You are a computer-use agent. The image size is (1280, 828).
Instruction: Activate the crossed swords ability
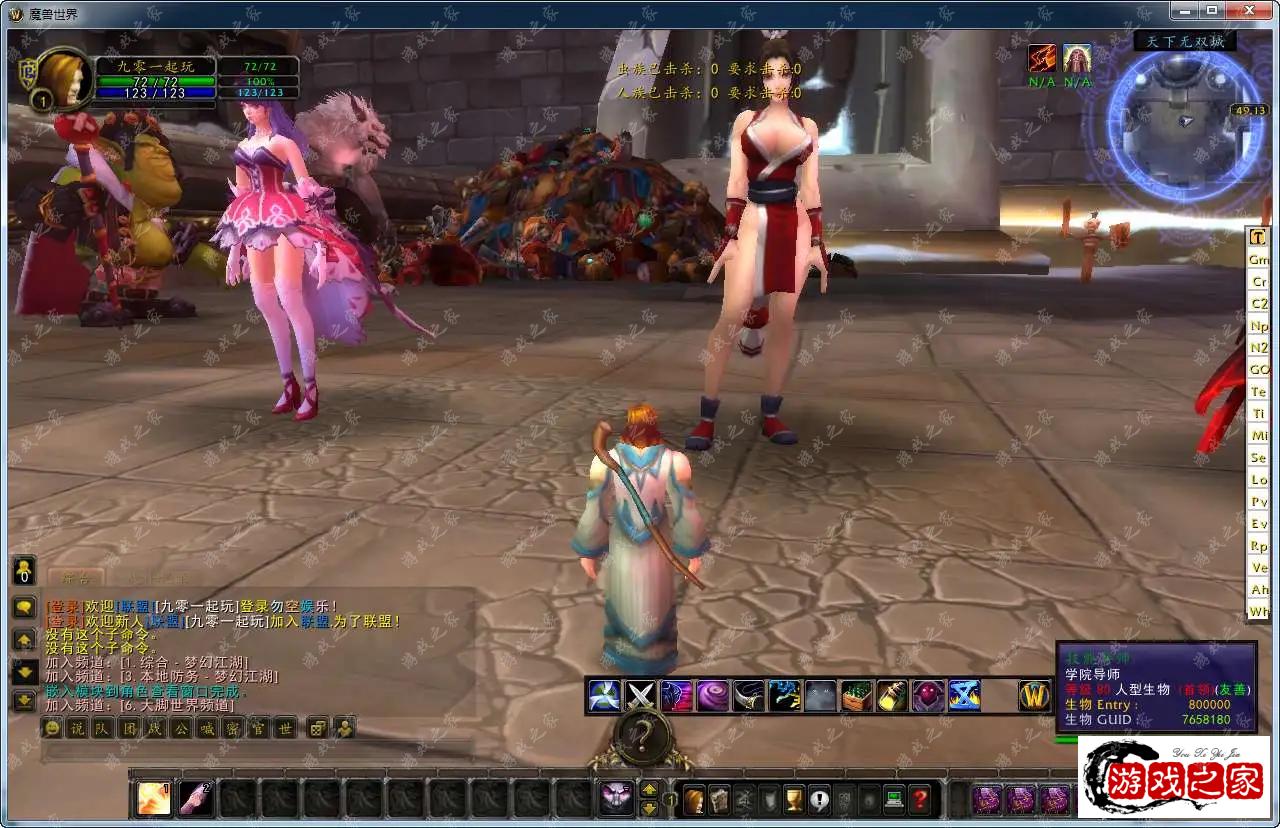[640, 695]
